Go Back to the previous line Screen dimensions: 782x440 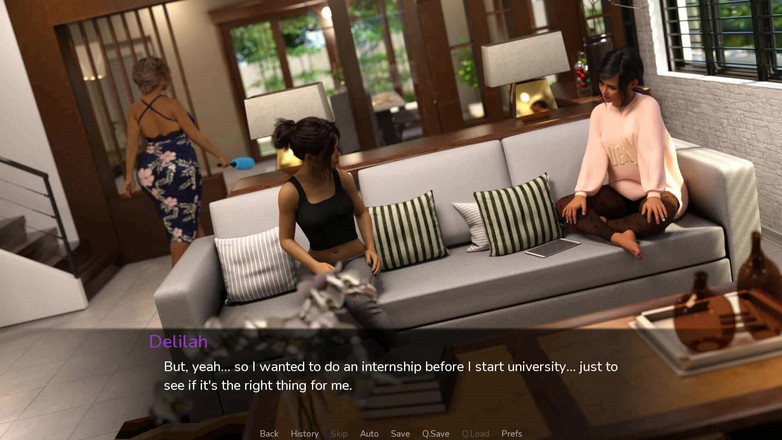click(x=269, y=434)
